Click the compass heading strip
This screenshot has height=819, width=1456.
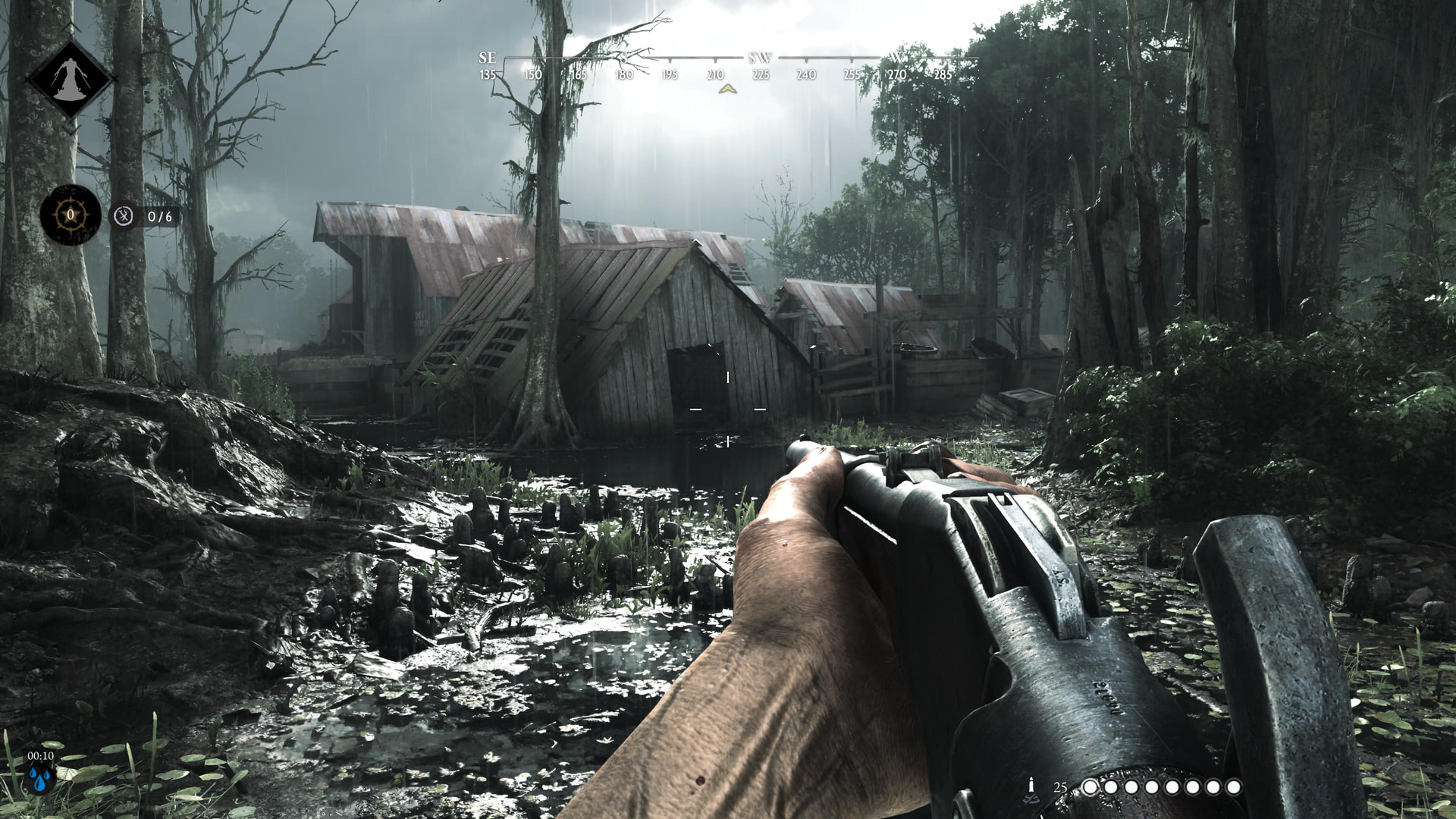click(x=728, y=67)
